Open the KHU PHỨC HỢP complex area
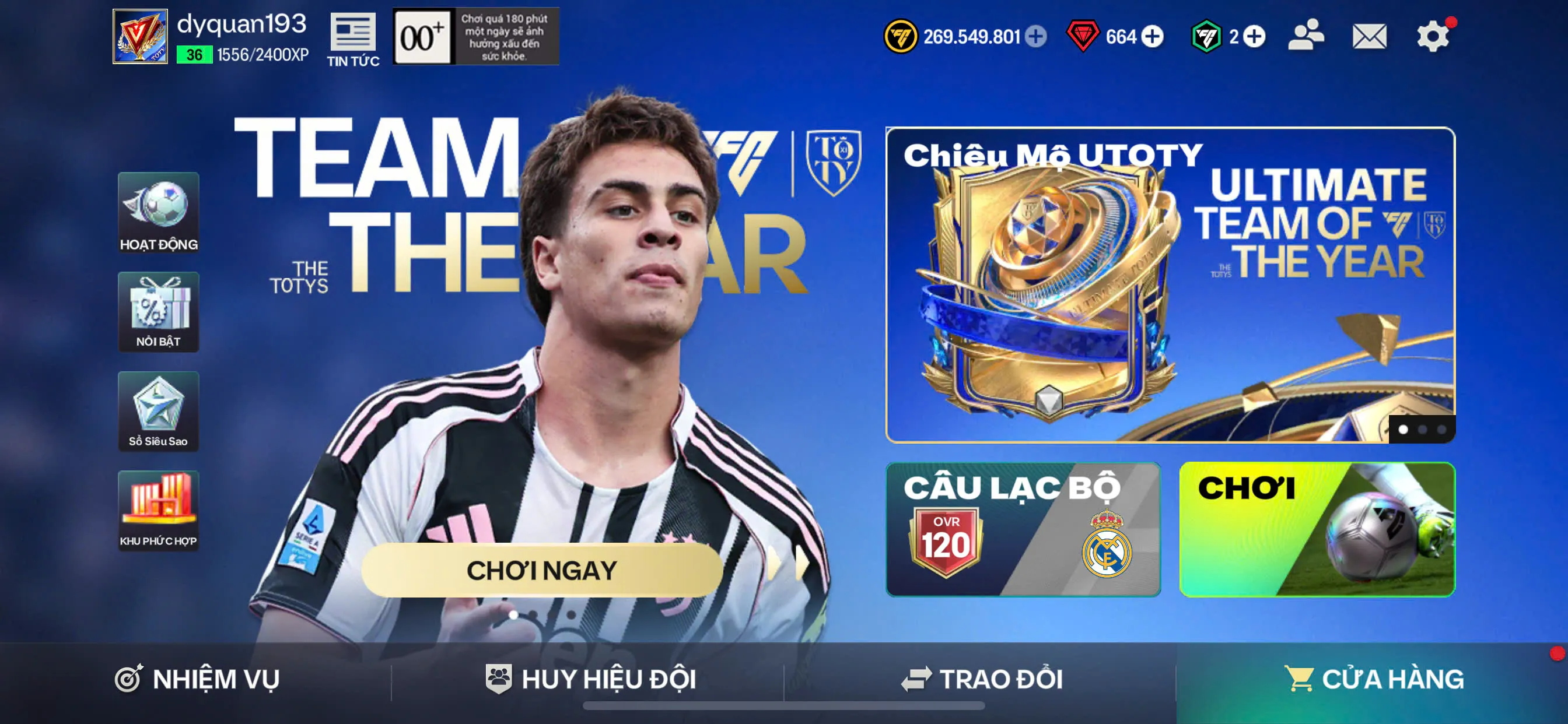This screenshot has height=724, width=1568. coord(159,510)
